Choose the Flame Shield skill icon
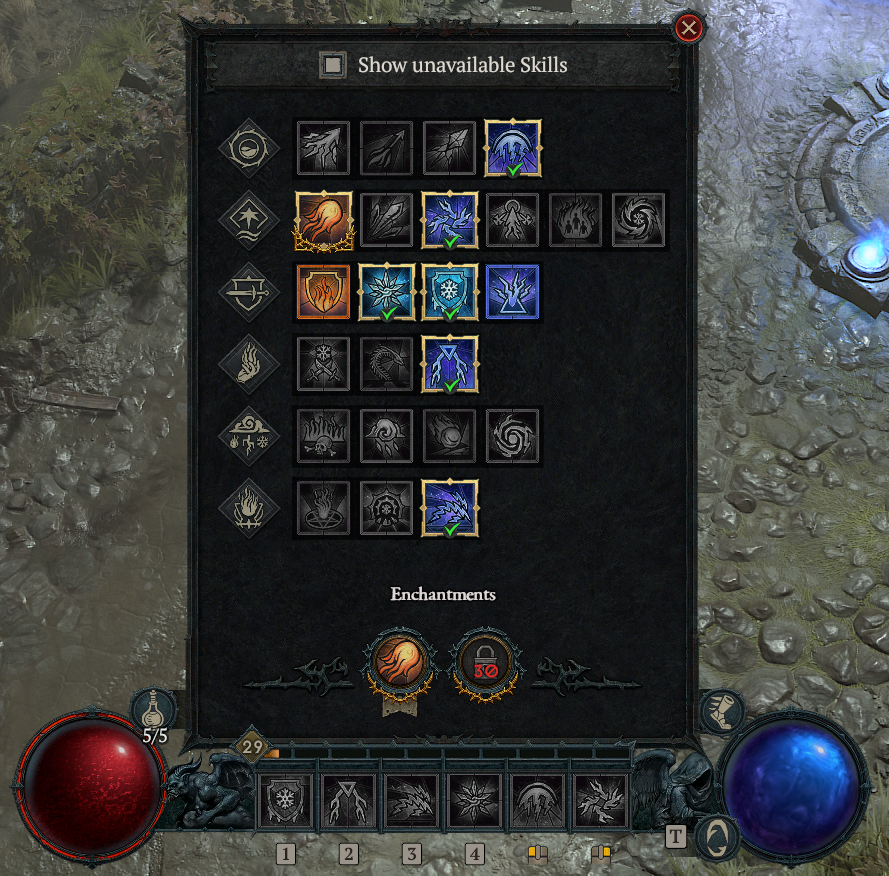Screen dimensions: 889x876 (x=324, y=292)
